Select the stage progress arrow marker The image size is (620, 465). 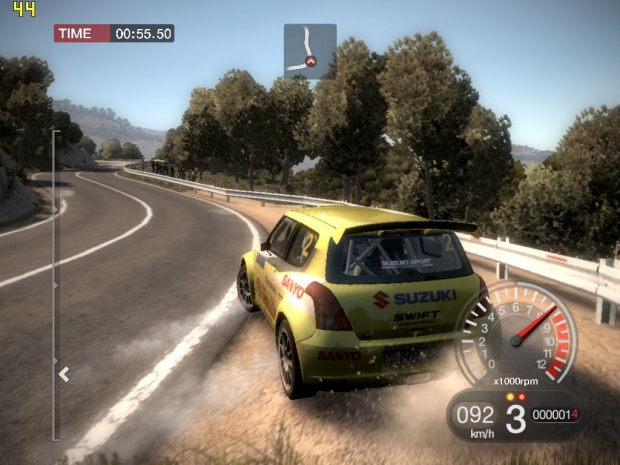tap(64, 374)
